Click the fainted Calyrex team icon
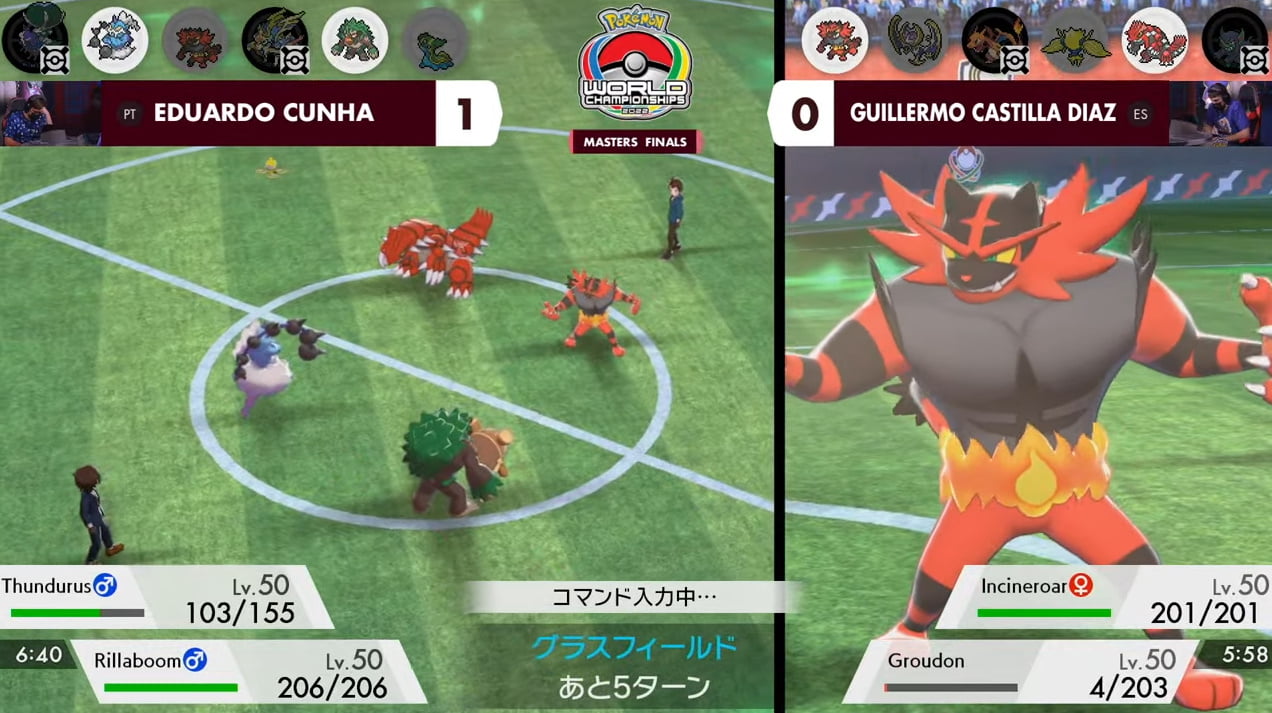The width and height of the screenshot is (1272, 713). 34,40
